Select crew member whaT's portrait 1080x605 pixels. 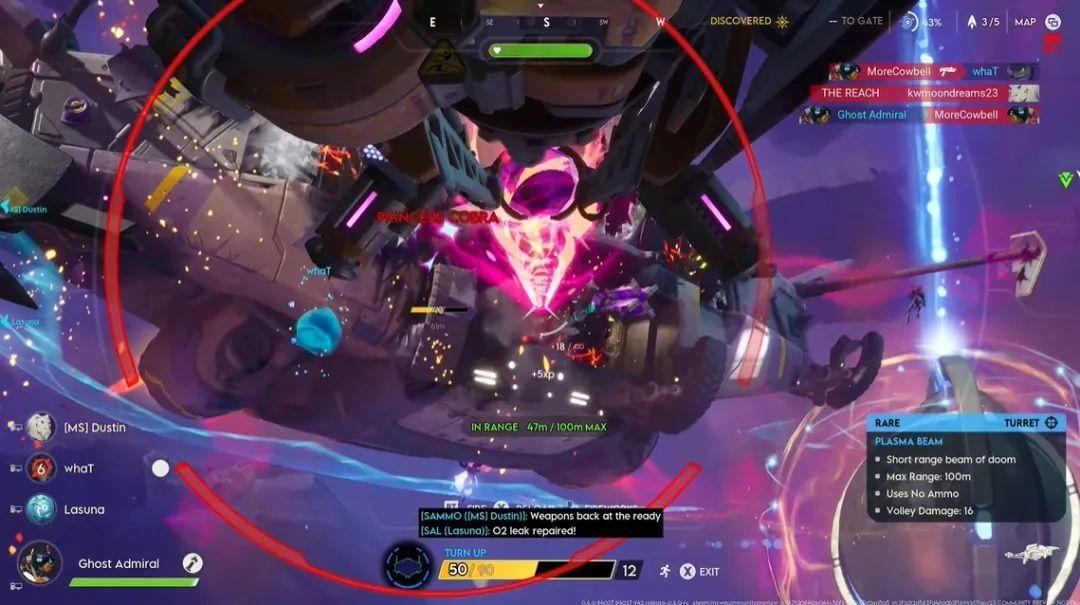click(41, 468)
